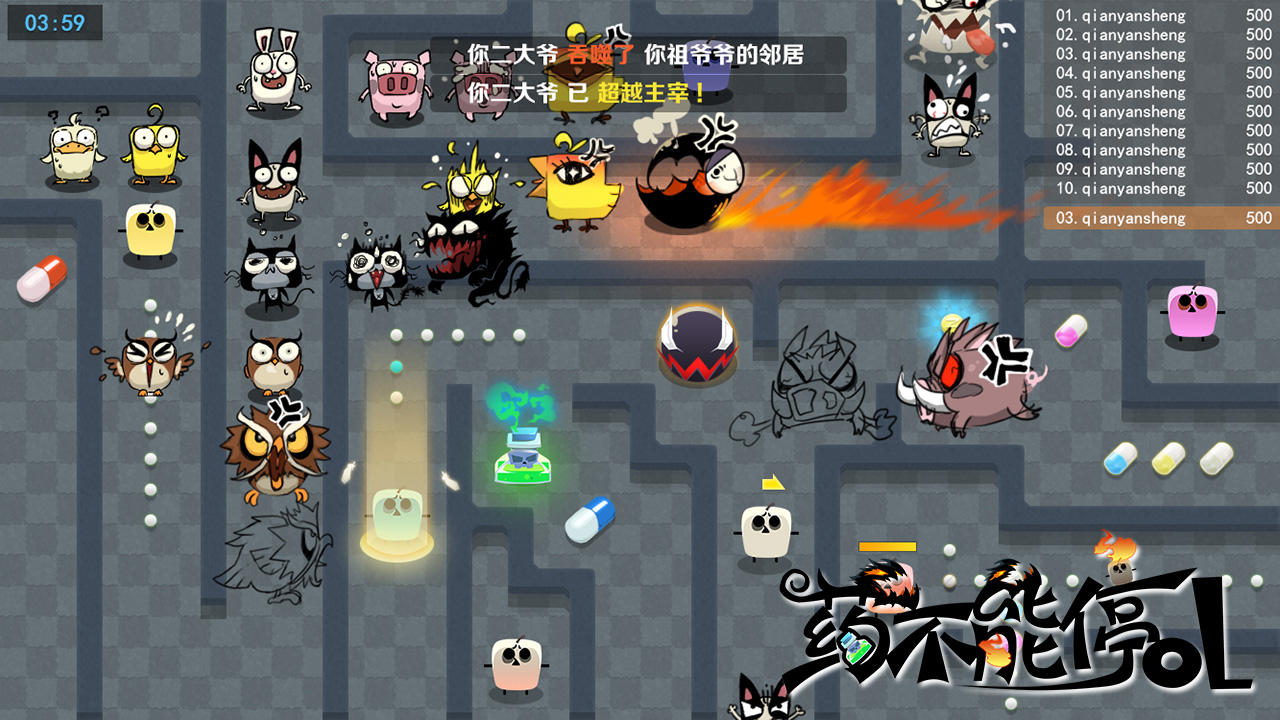Select the yellow arrow marker above the white character
1280x720 pixels.
tap(770, 481)
